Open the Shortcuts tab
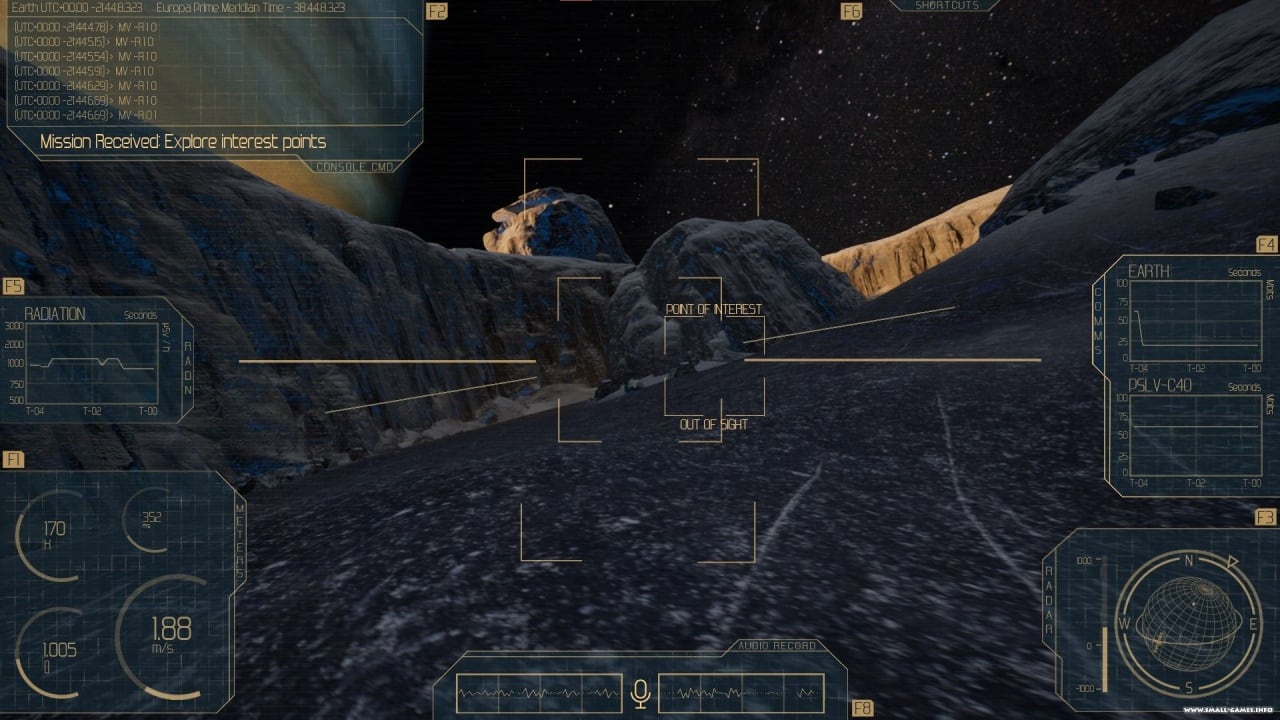The image size is (1280, 720). [x=943, y=6]
